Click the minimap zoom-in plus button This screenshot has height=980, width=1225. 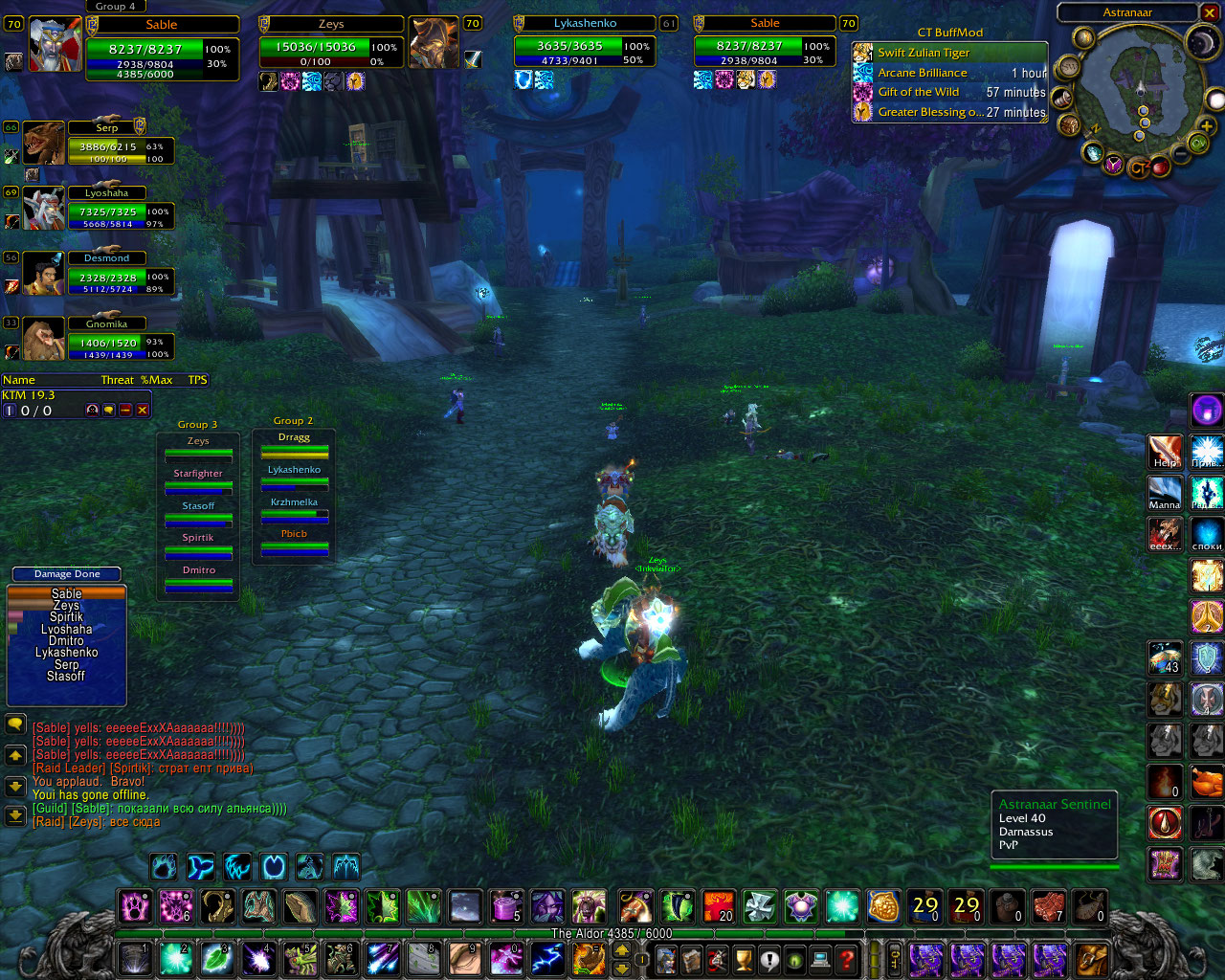pyautogui.click(x=1206, y=126)
